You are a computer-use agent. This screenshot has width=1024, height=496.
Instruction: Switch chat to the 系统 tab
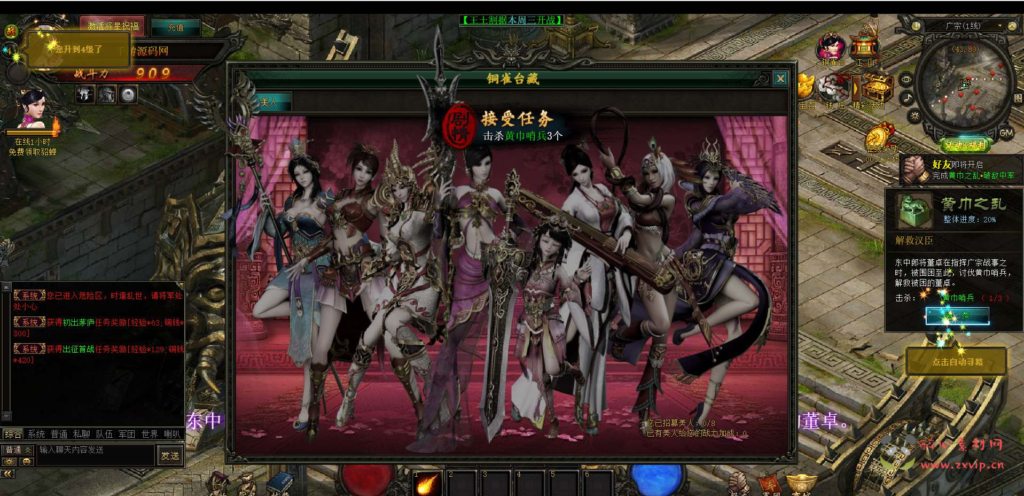tap(37, 434)
